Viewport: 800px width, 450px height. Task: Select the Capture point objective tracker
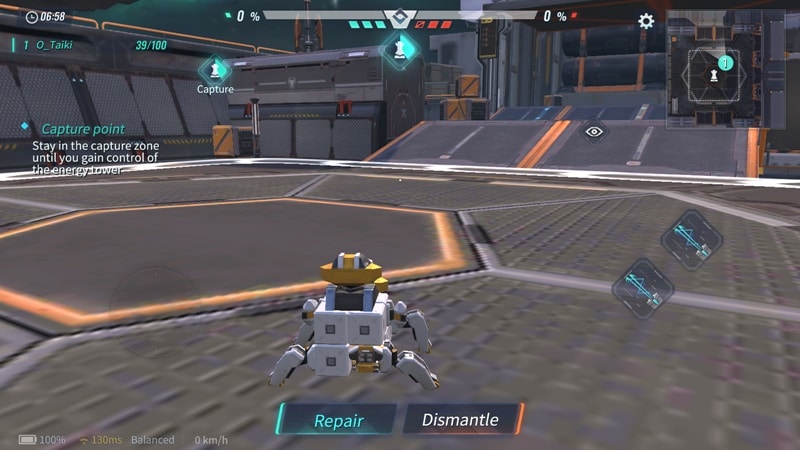pyautogui.click(x=84, y=129)
